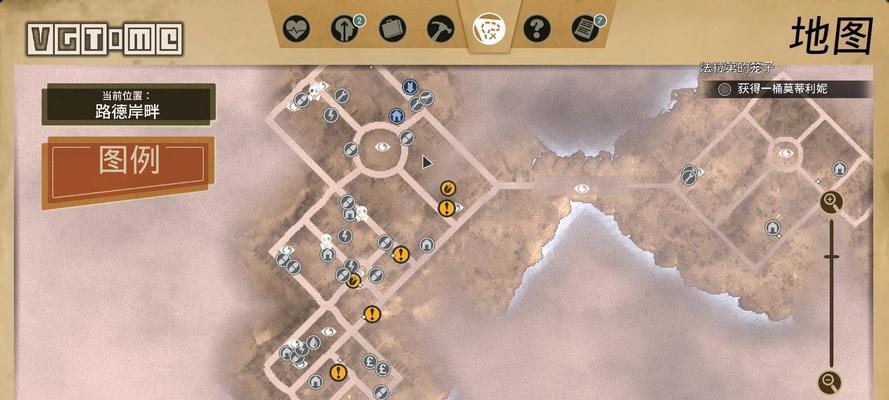Open the journal notes tab
The height and width of the screenshot is (400, 889).
(x=585, y=28)
